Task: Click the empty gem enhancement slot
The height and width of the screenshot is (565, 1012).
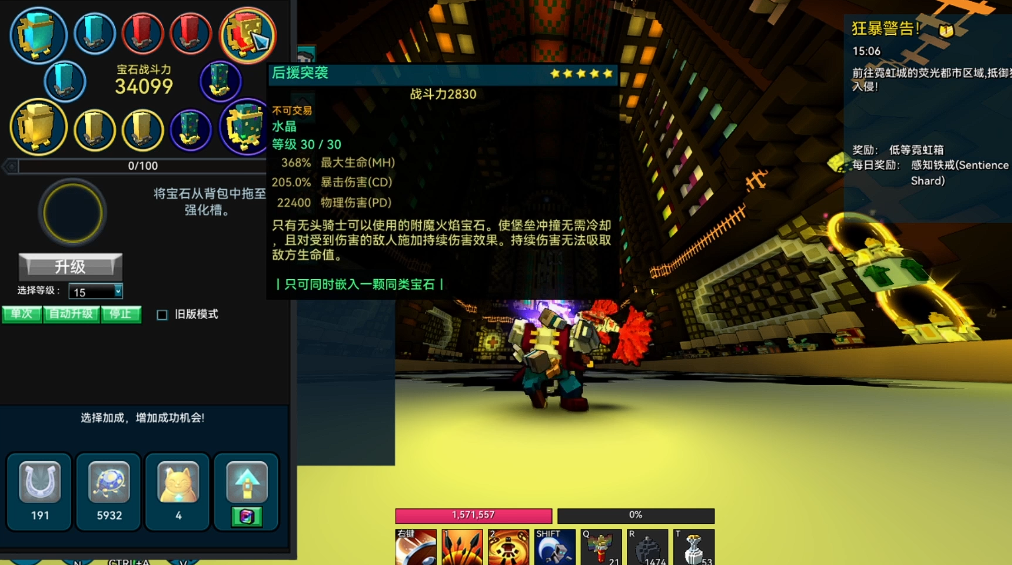Action: pyautogui.click(x=71, y=212)
